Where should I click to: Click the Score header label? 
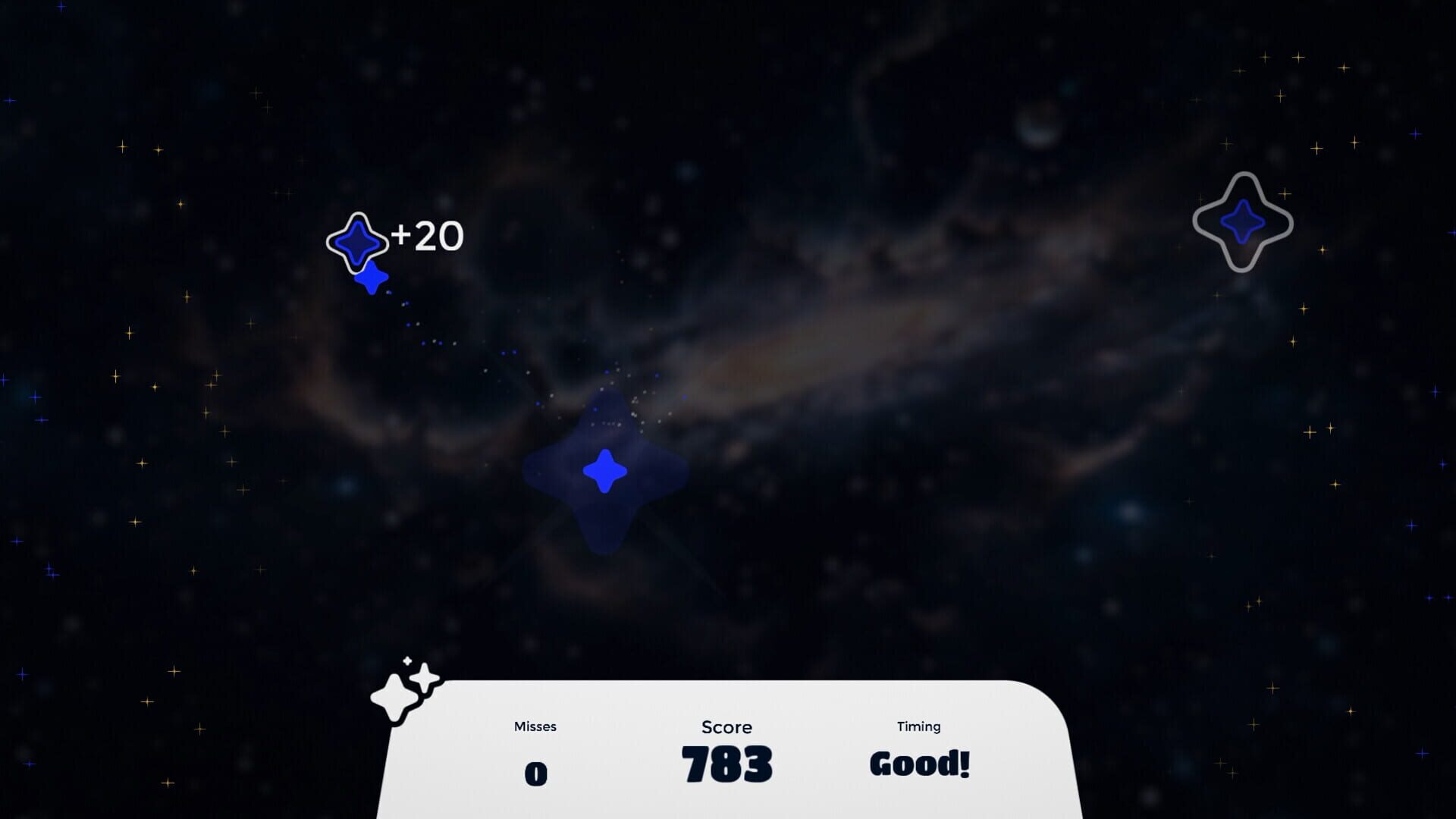pyautogui.click(x=726, y=727)
